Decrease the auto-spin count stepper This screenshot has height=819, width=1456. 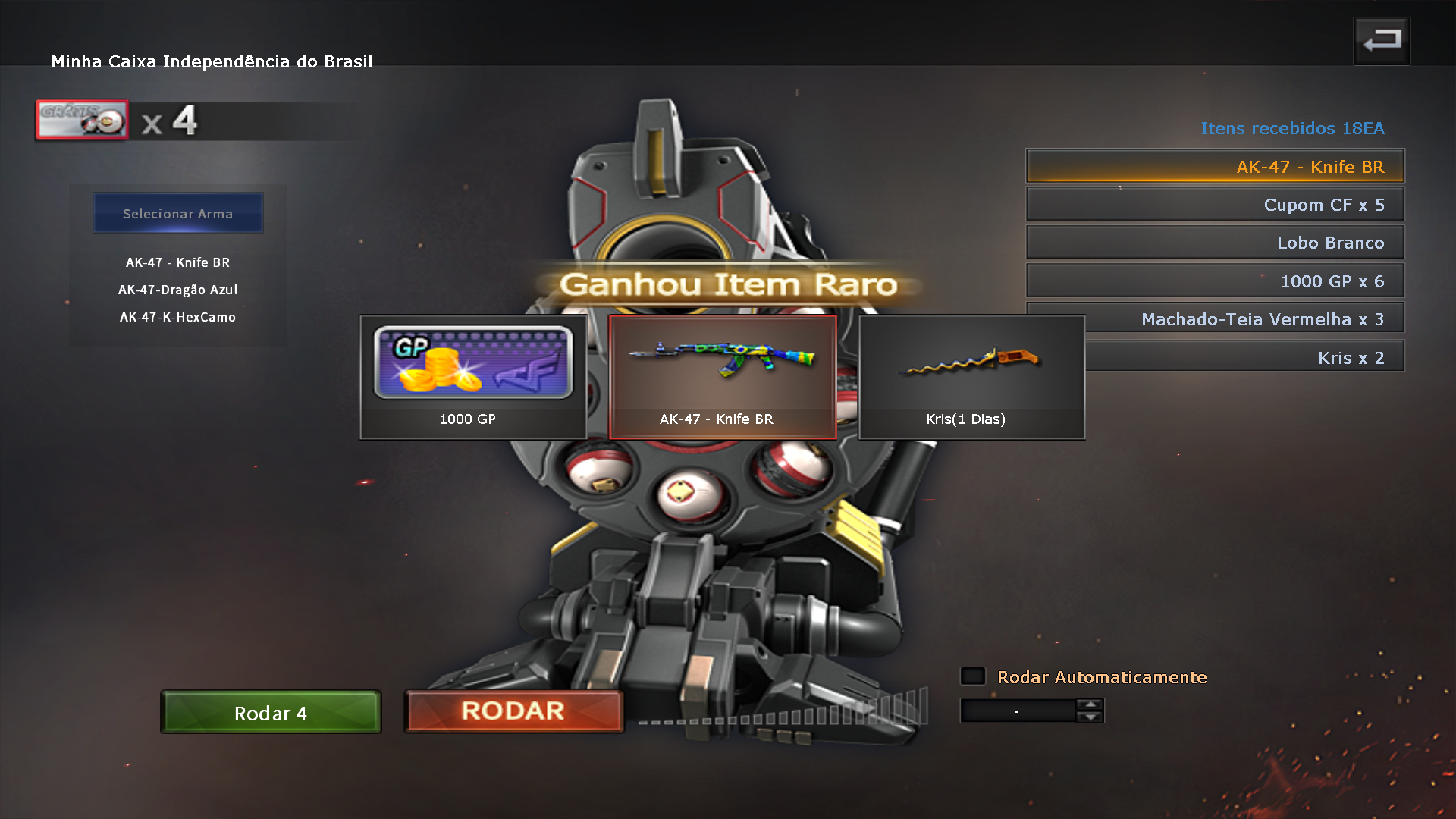point(1090,717)
